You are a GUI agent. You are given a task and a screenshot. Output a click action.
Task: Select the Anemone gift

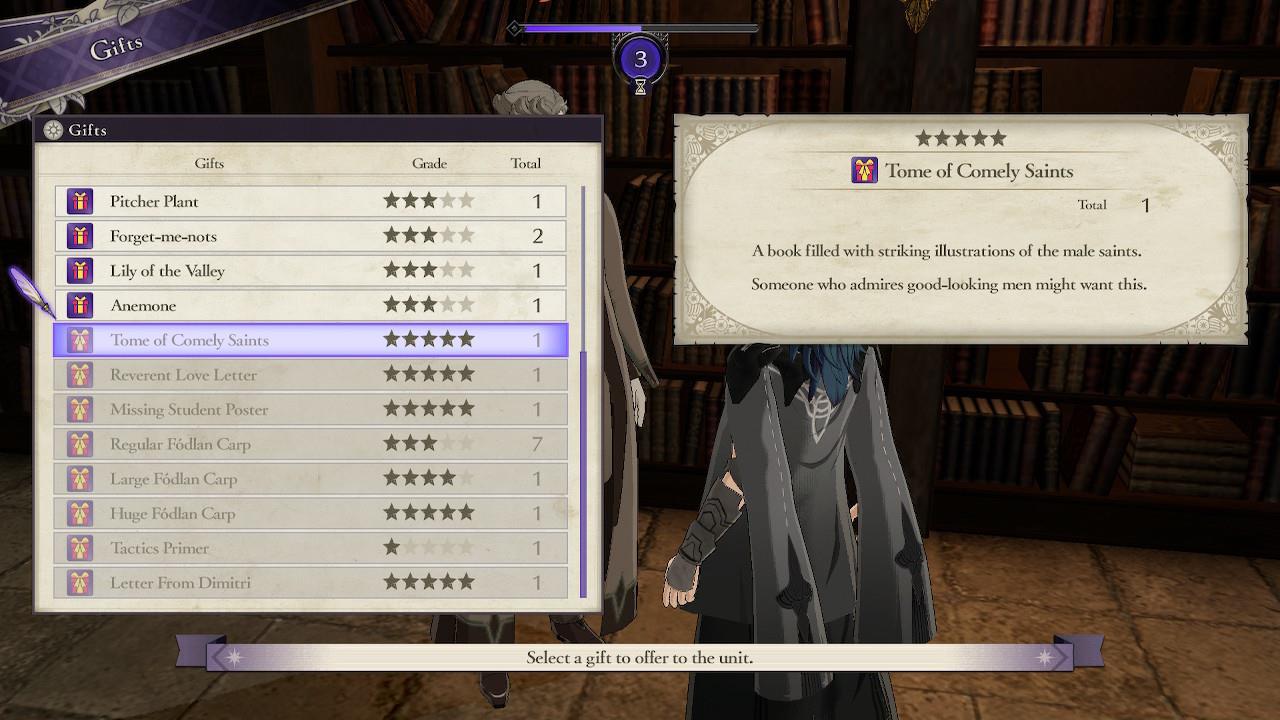point(310,305)
